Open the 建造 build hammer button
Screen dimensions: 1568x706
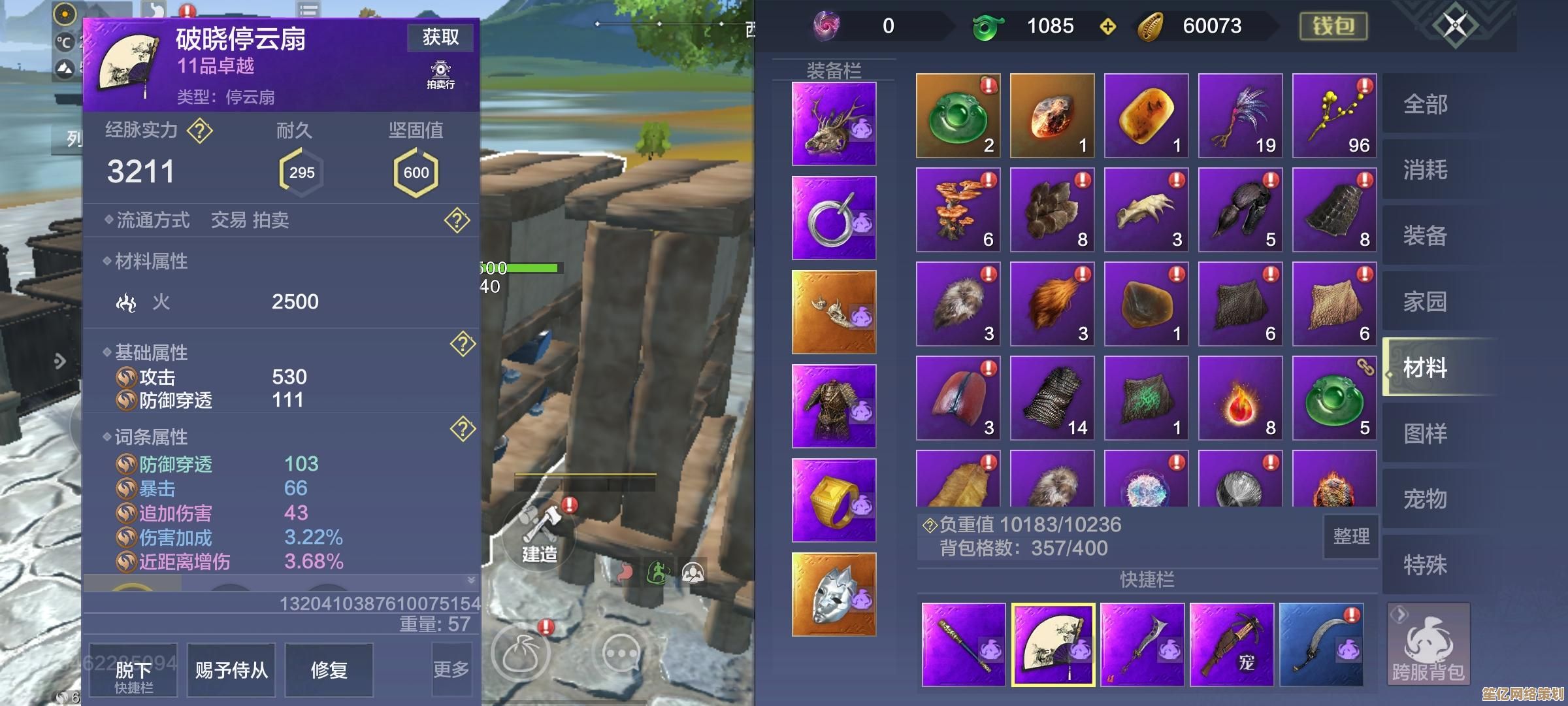(539, 533)
